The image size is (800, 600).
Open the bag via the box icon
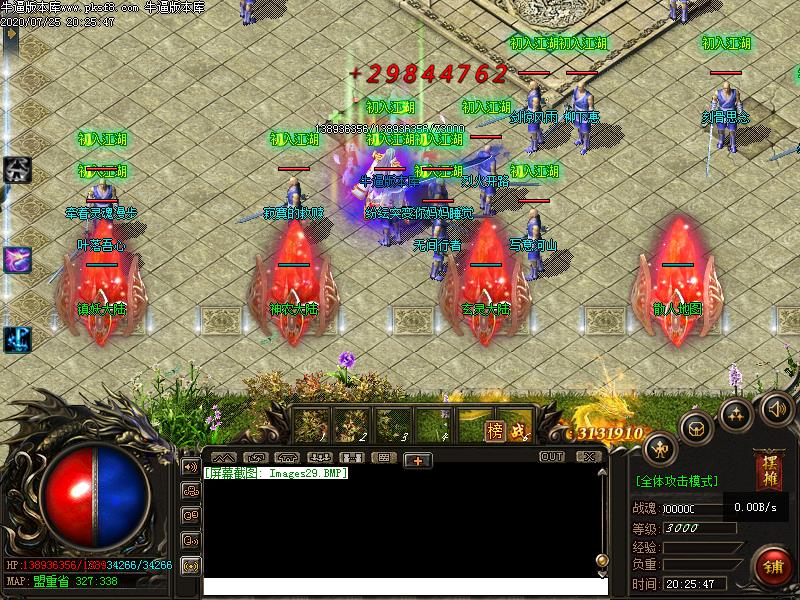point(697,427)
